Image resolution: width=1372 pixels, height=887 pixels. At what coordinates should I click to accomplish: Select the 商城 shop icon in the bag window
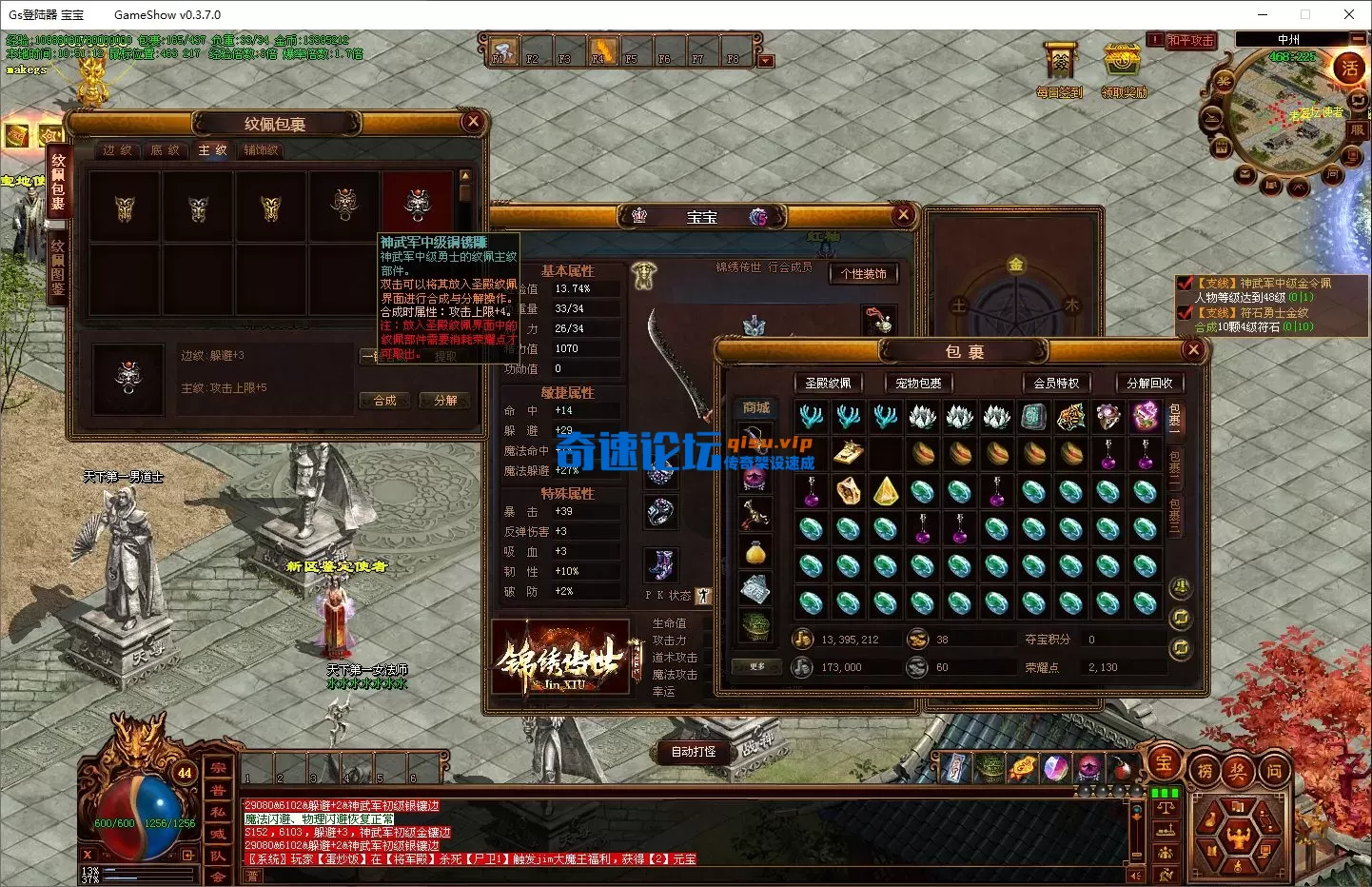[x=754, y=407]
